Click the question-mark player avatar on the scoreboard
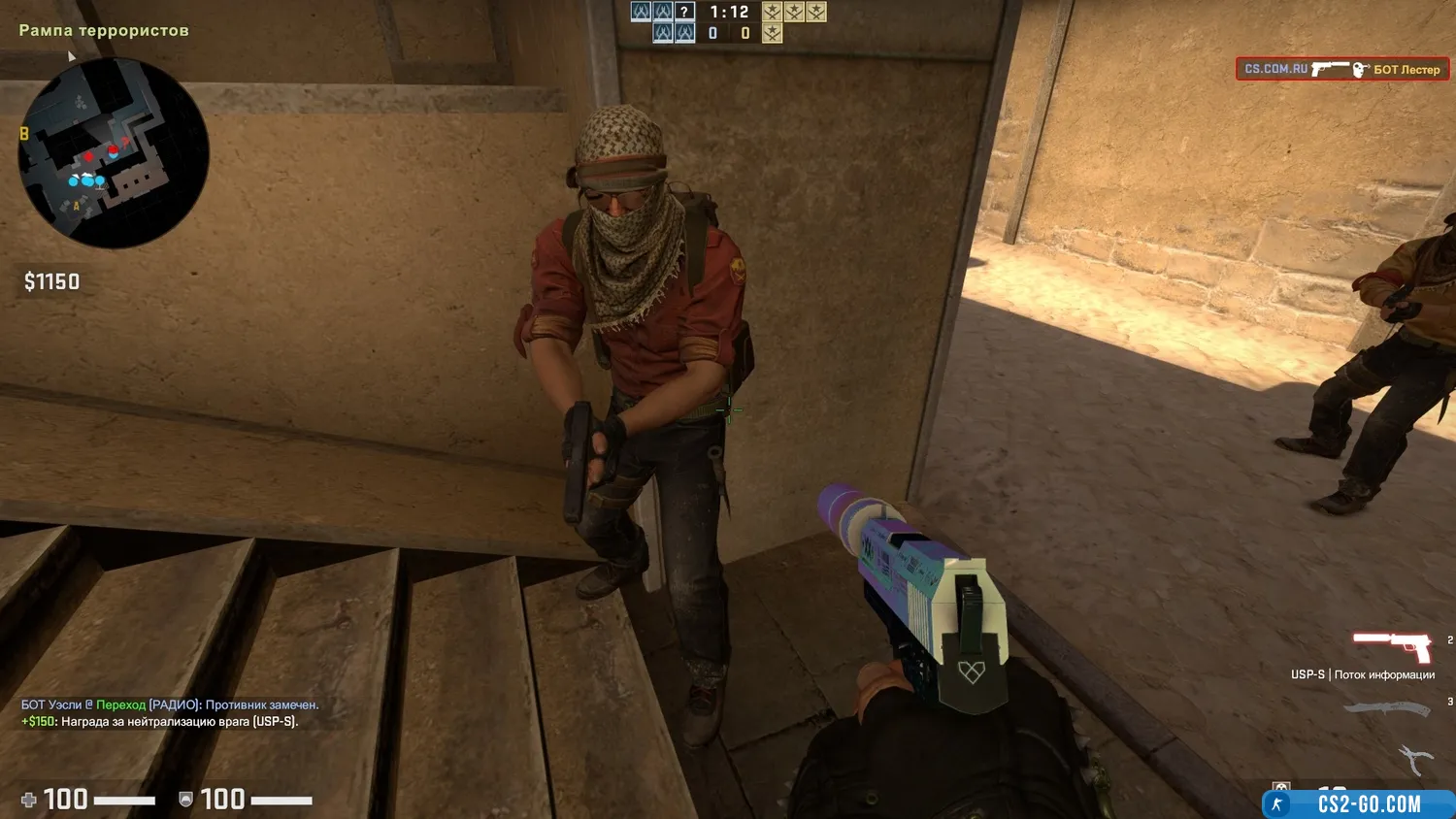The width and height of the screenshot is (1456, 819). [685, 12]
